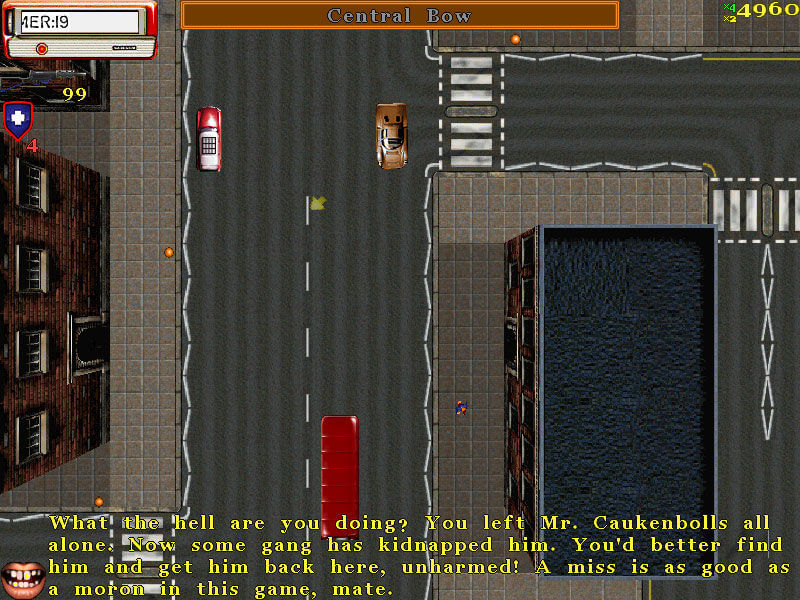Click the talking mouth icon beside the message
Image resolution: width=800 pixels, height=600 pixels.
coord(22,576)
